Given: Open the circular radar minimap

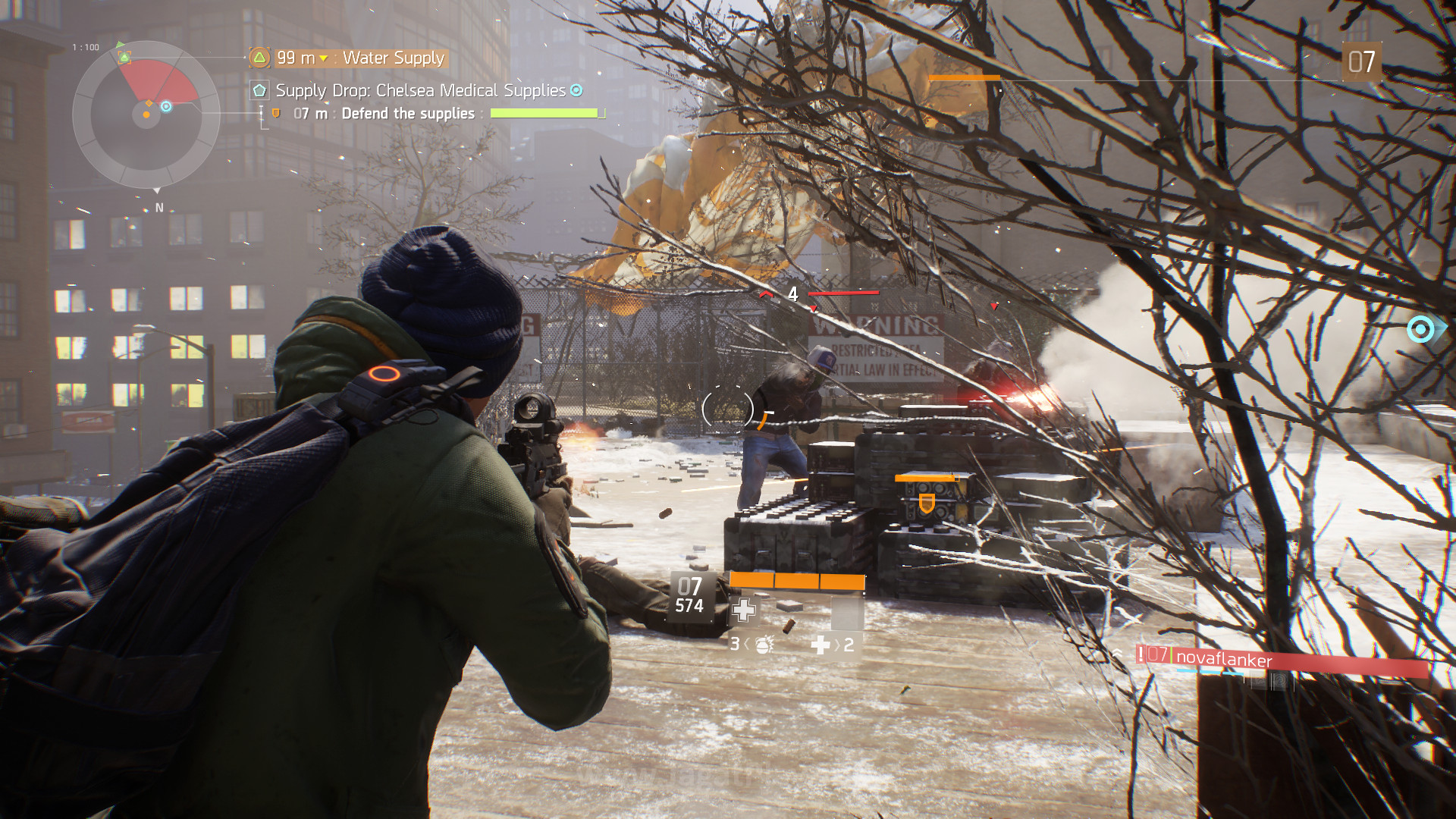Looking at the screenshot, I should pos(146,115).
